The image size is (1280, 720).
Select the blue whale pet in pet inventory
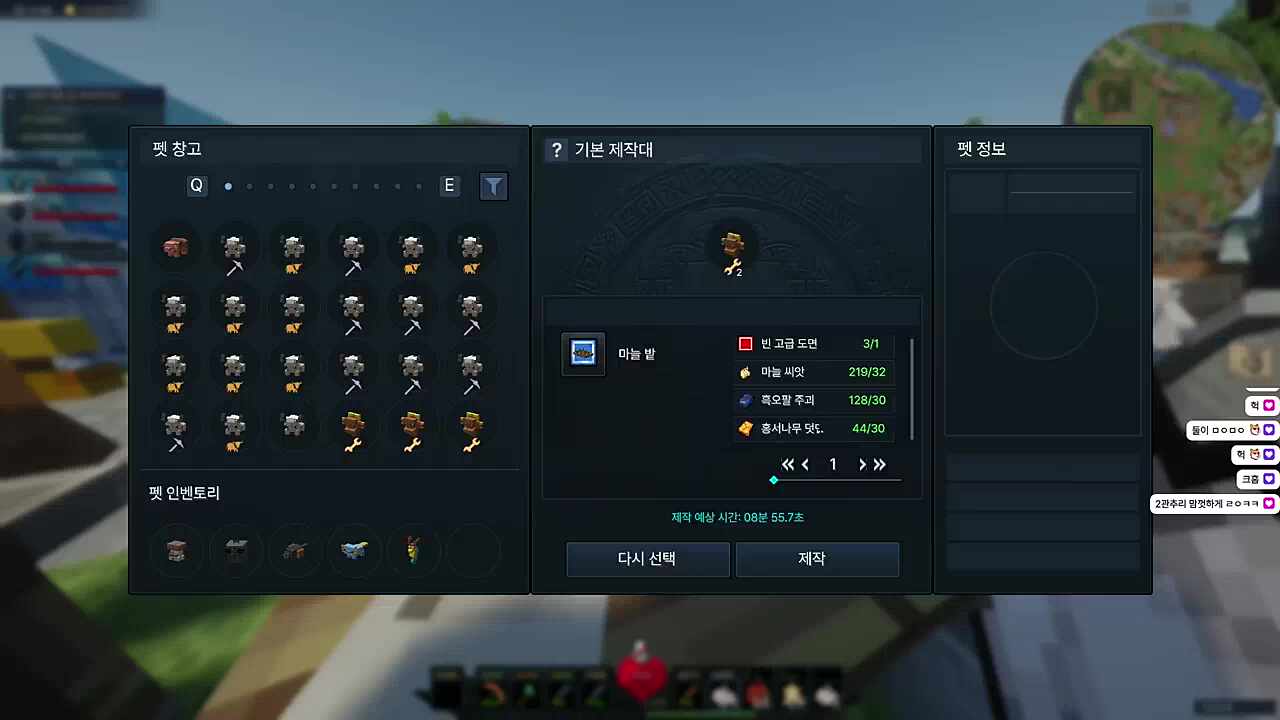tap(354, 550)
